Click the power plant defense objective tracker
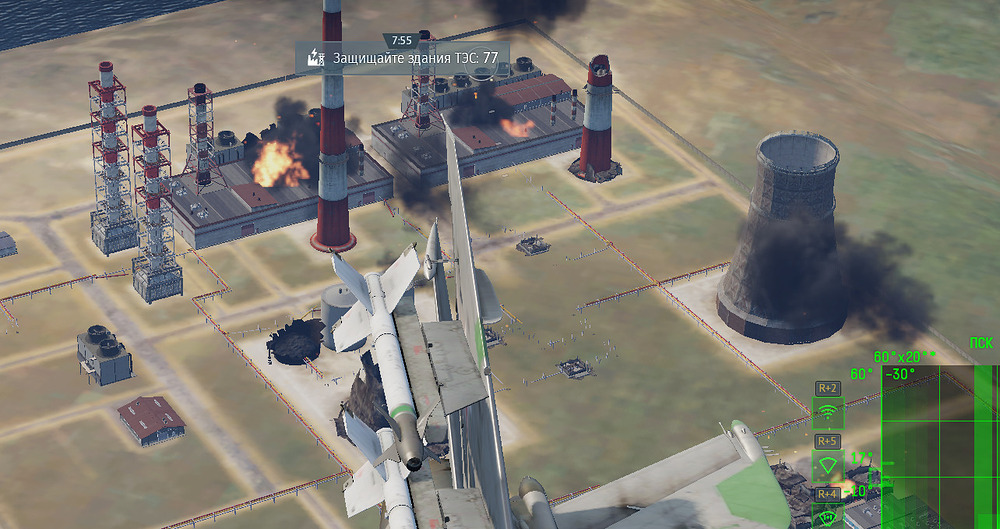The height and width of the screenshot is (529, 1000). tap(402, 58)
